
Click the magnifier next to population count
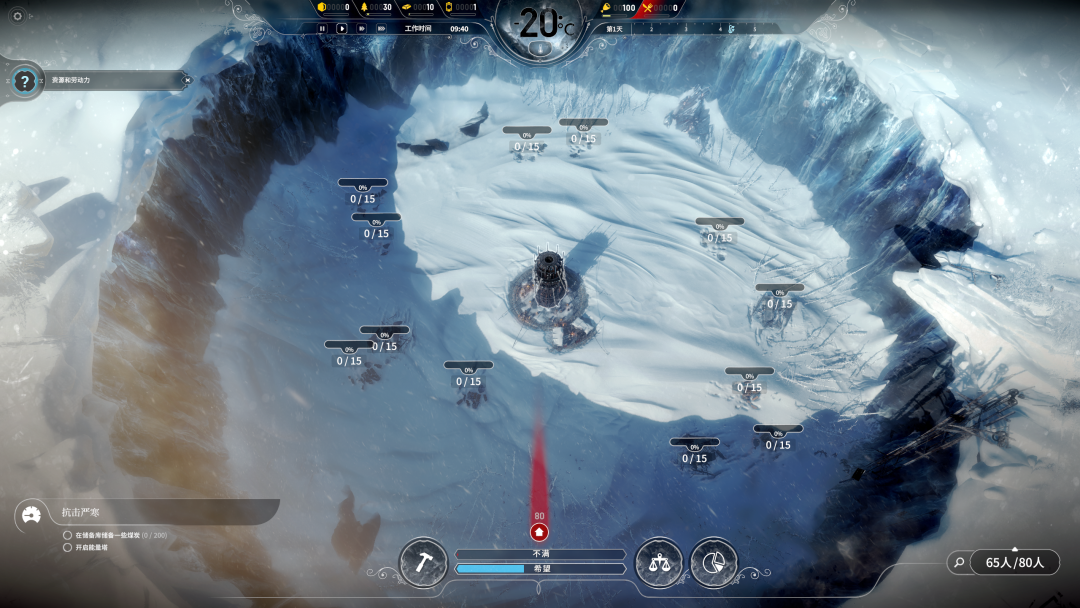pos(959,563)
